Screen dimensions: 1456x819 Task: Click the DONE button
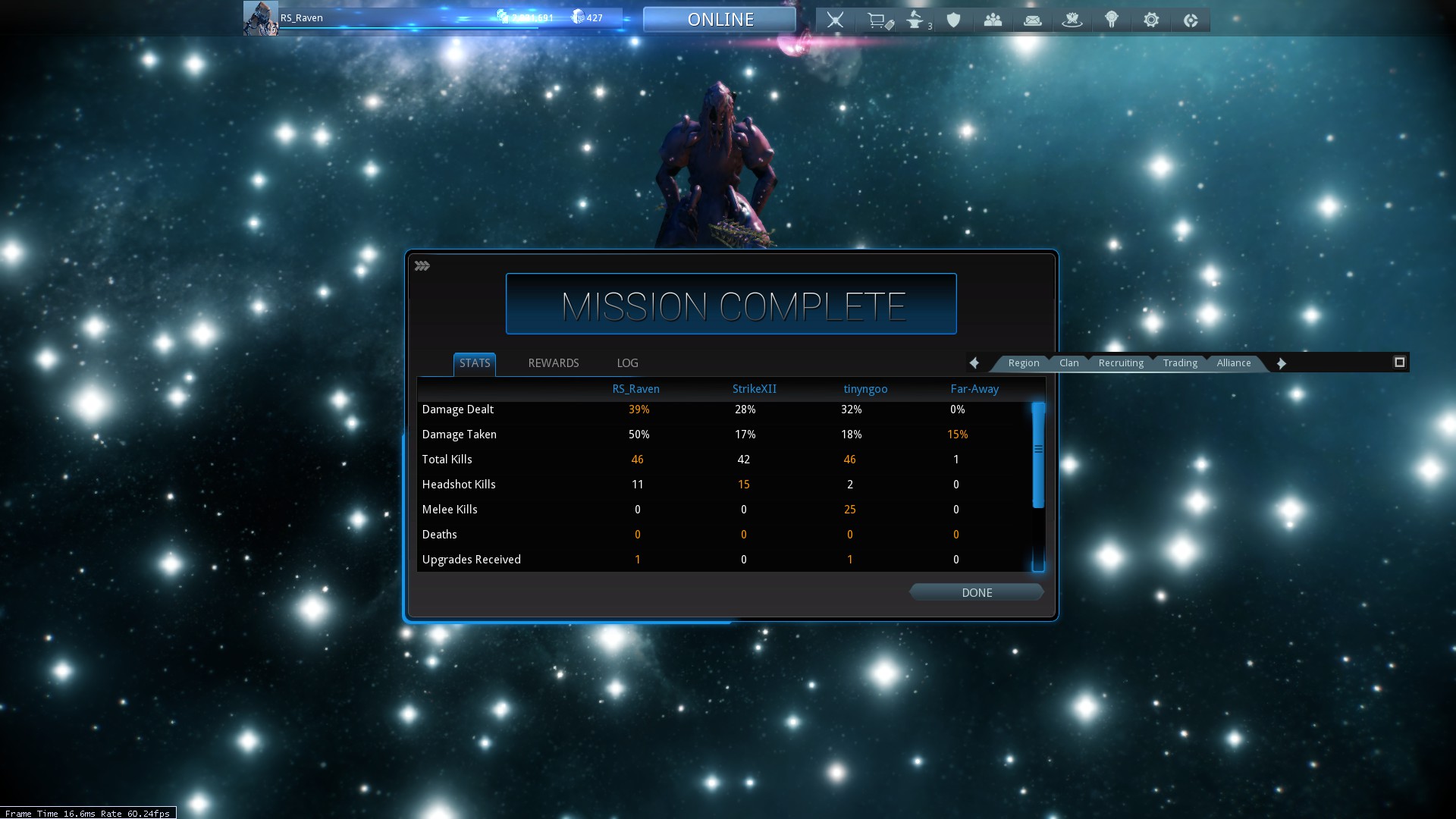[976, 593]
